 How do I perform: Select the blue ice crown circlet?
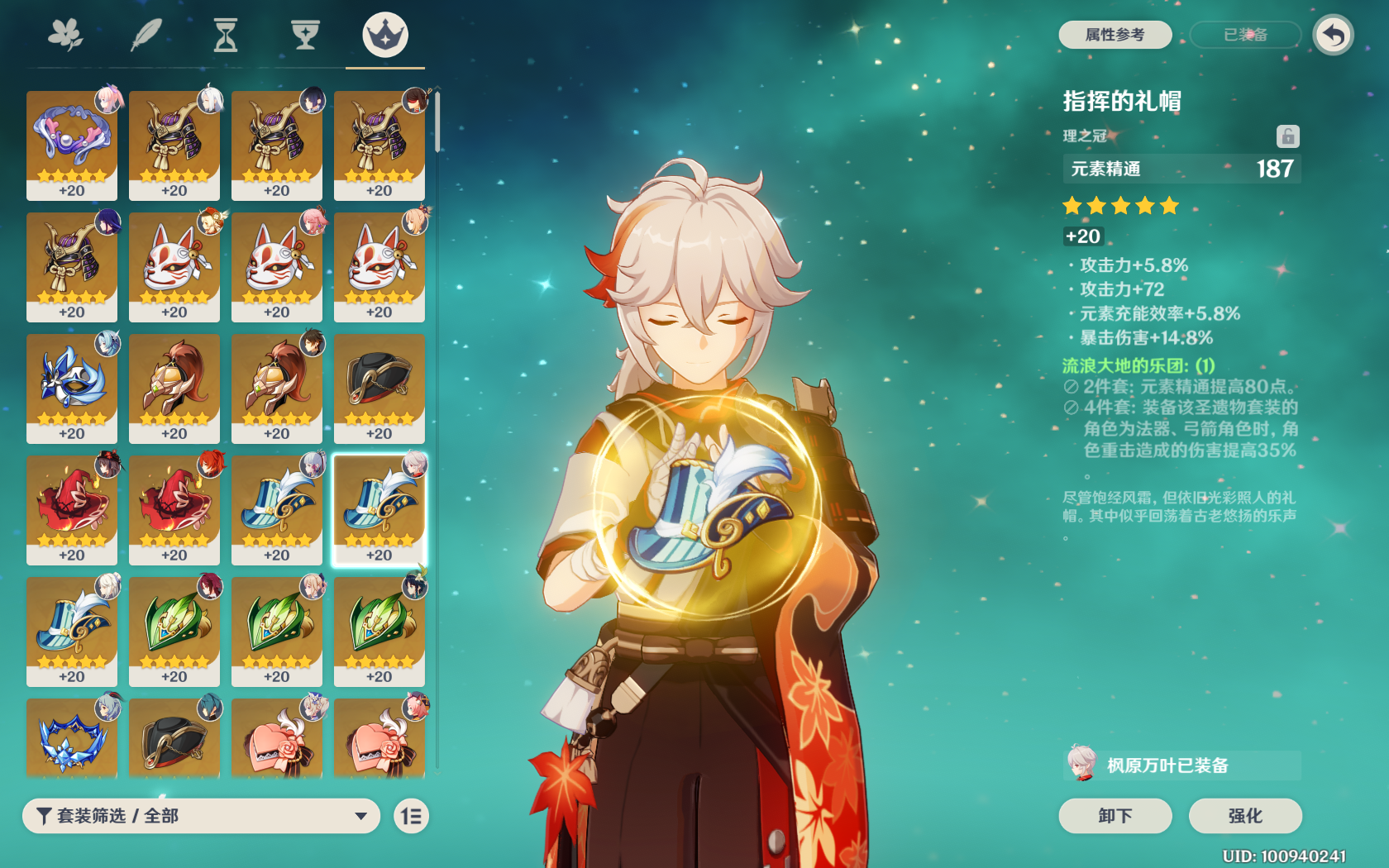(x=72, y=738)
